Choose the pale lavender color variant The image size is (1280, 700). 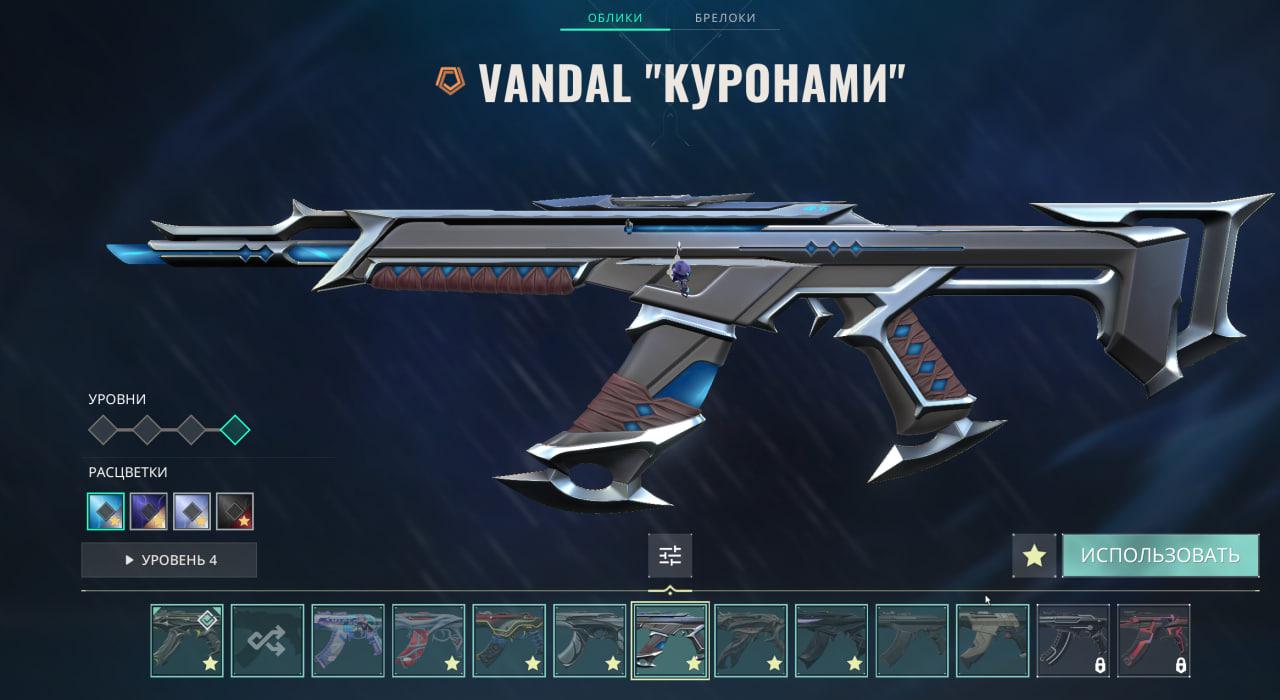[192, 511]
